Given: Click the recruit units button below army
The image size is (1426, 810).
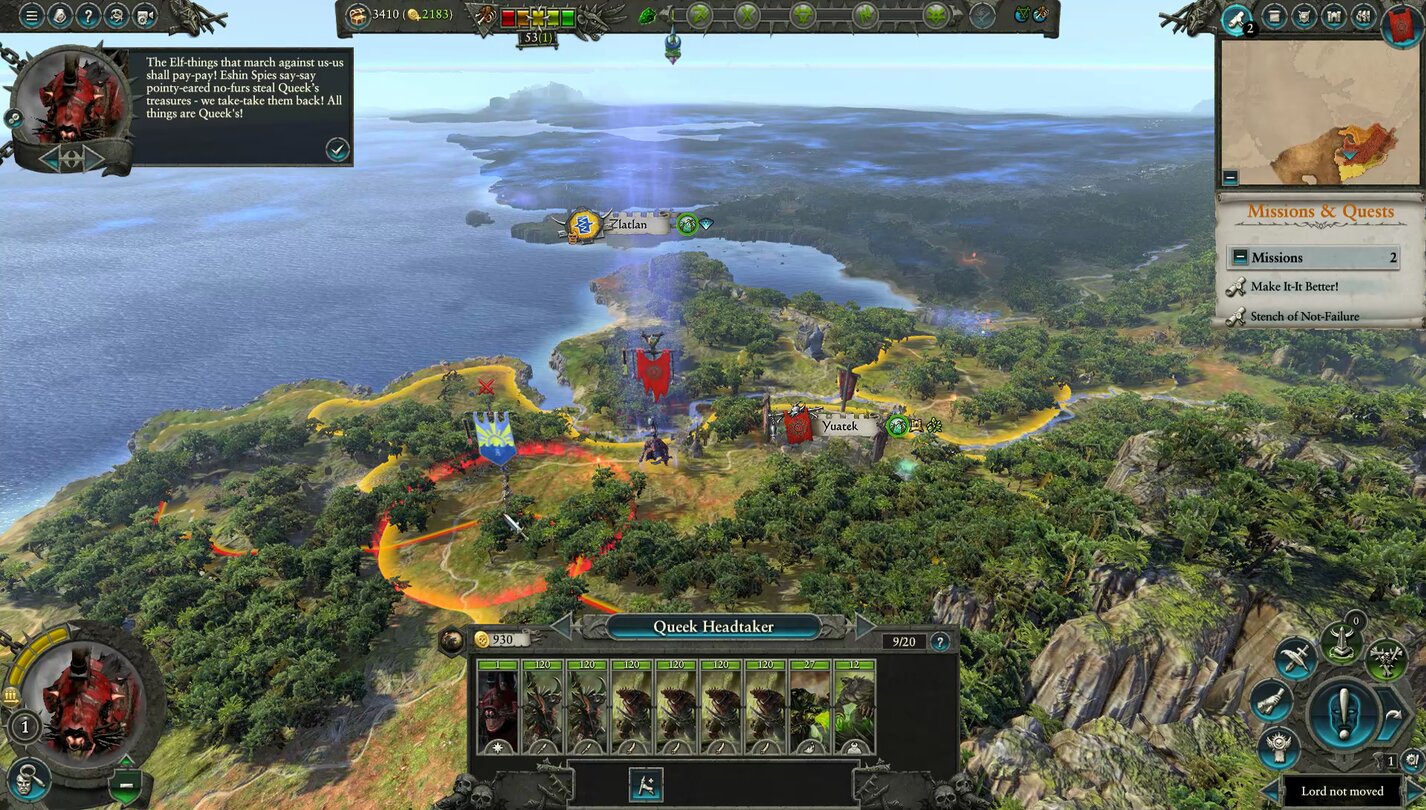Looking at the screenshot, I should coord(646,784).
